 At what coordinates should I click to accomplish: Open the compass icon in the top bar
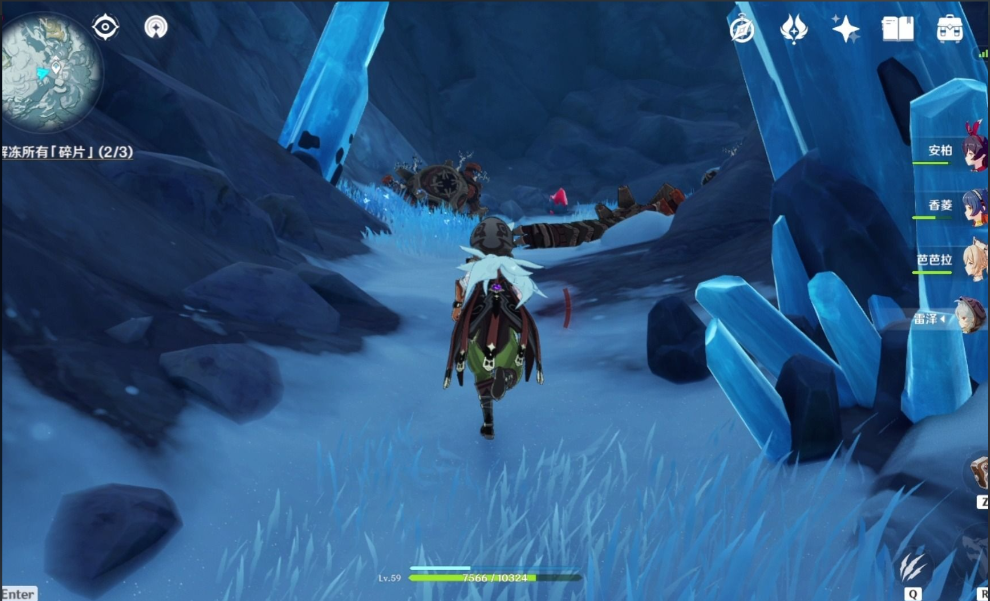(742, 30)
